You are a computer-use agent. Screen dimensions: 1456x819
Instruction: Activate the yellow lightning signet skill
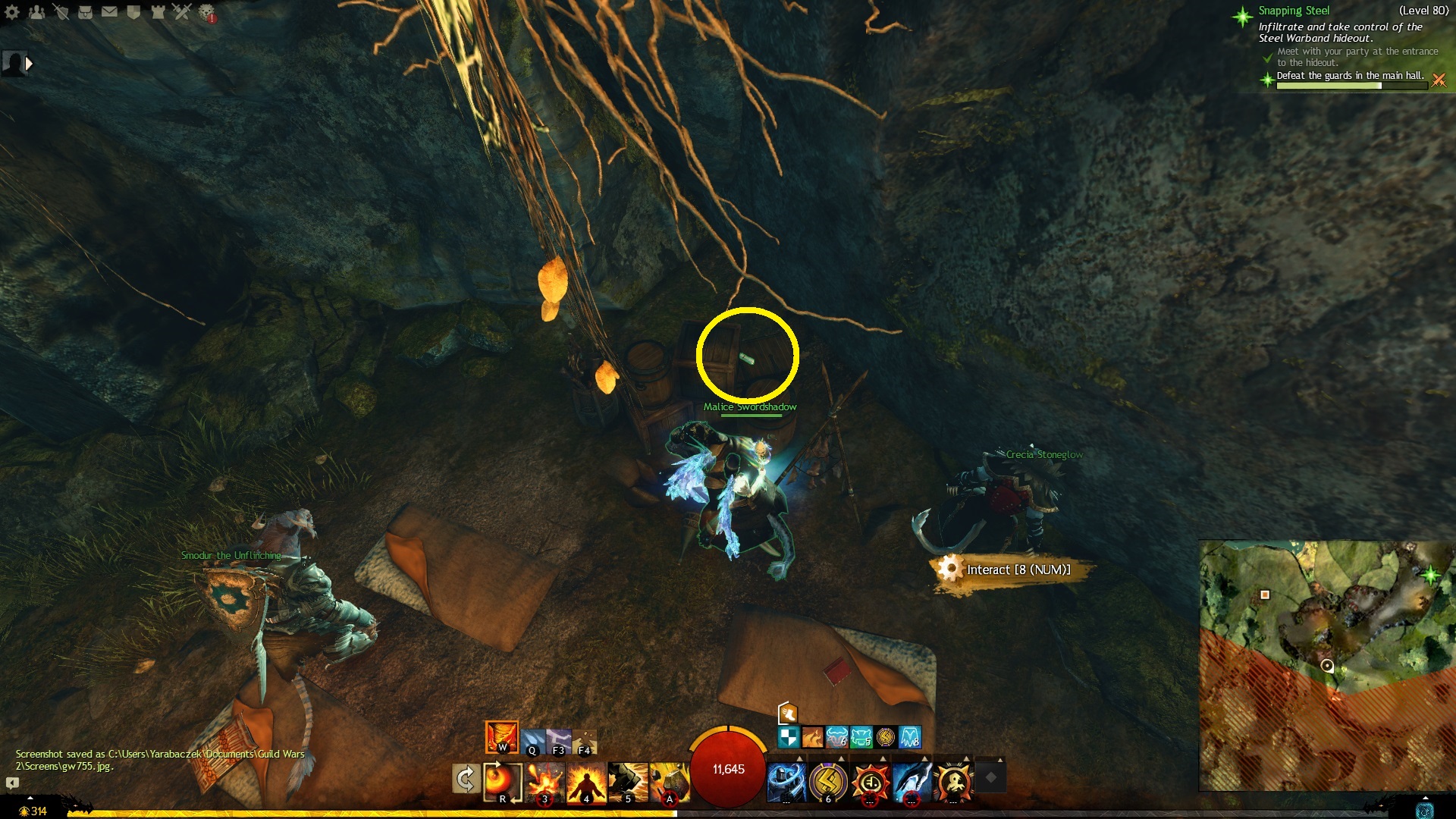click(827, 782)
